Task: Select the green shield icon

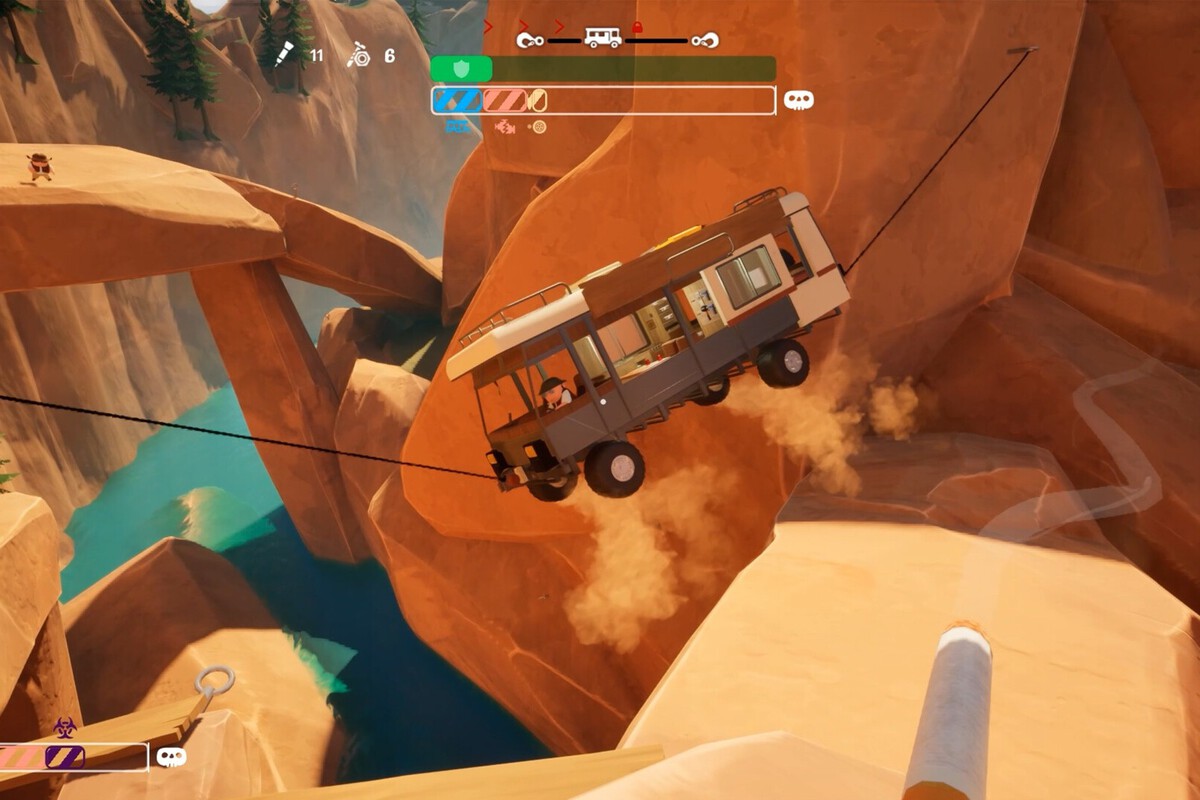Action: click(x=461, y=69)
